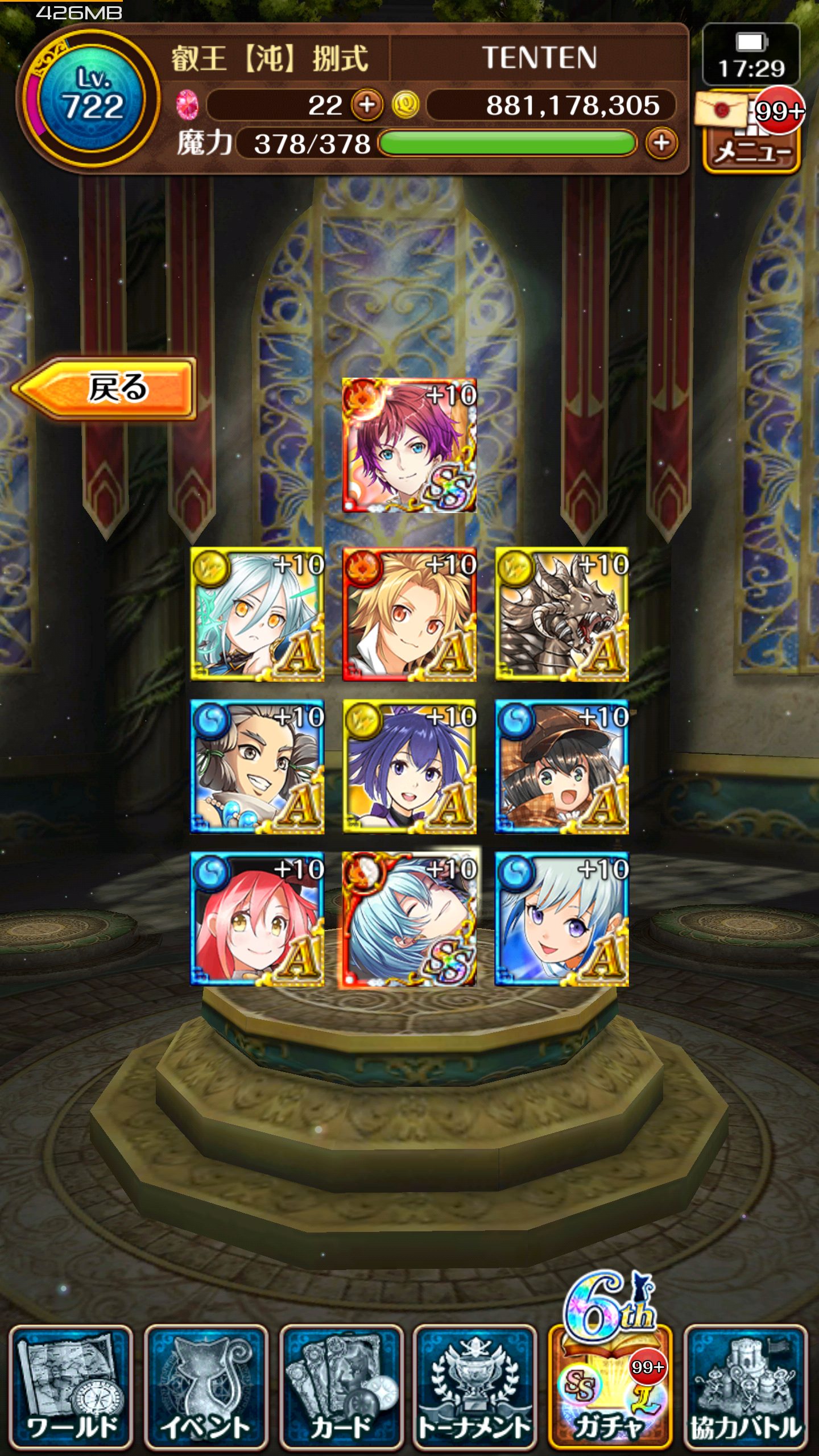Image resolution: width=819 pixels, height=1456 pixels.
Task: Select the purple-haired SS leader card
Action: [409, 445]
